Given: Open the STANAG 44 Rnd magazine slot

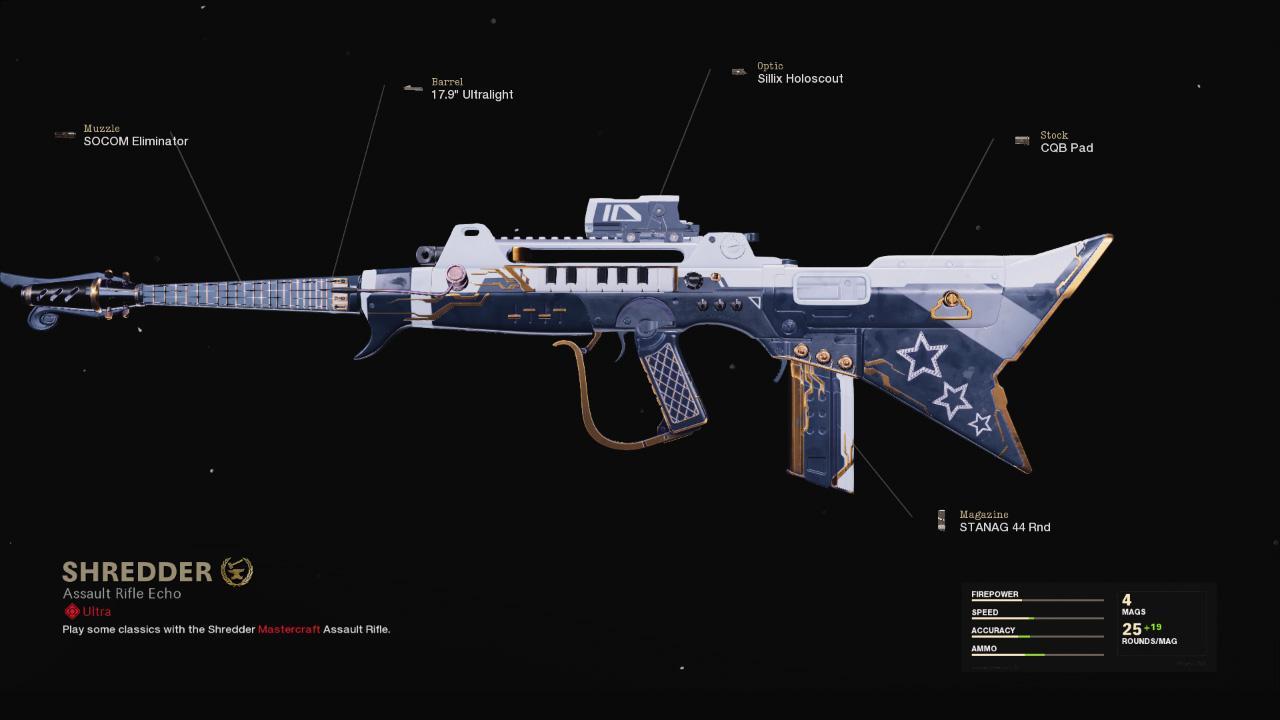Looking at the screenshot, I should click(x=1004, y=527).
